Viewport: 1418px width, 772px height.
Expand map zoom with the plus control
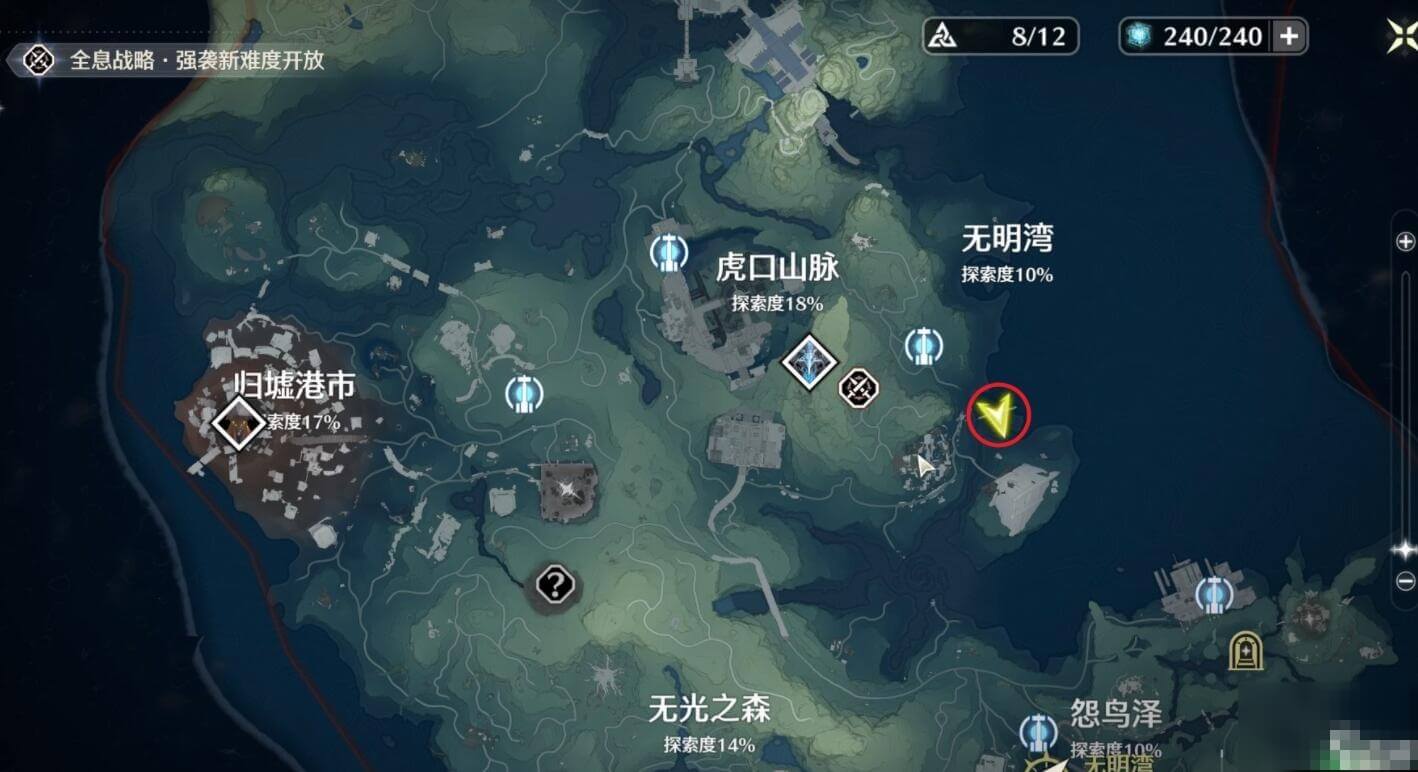click(x=1405, y=240)
